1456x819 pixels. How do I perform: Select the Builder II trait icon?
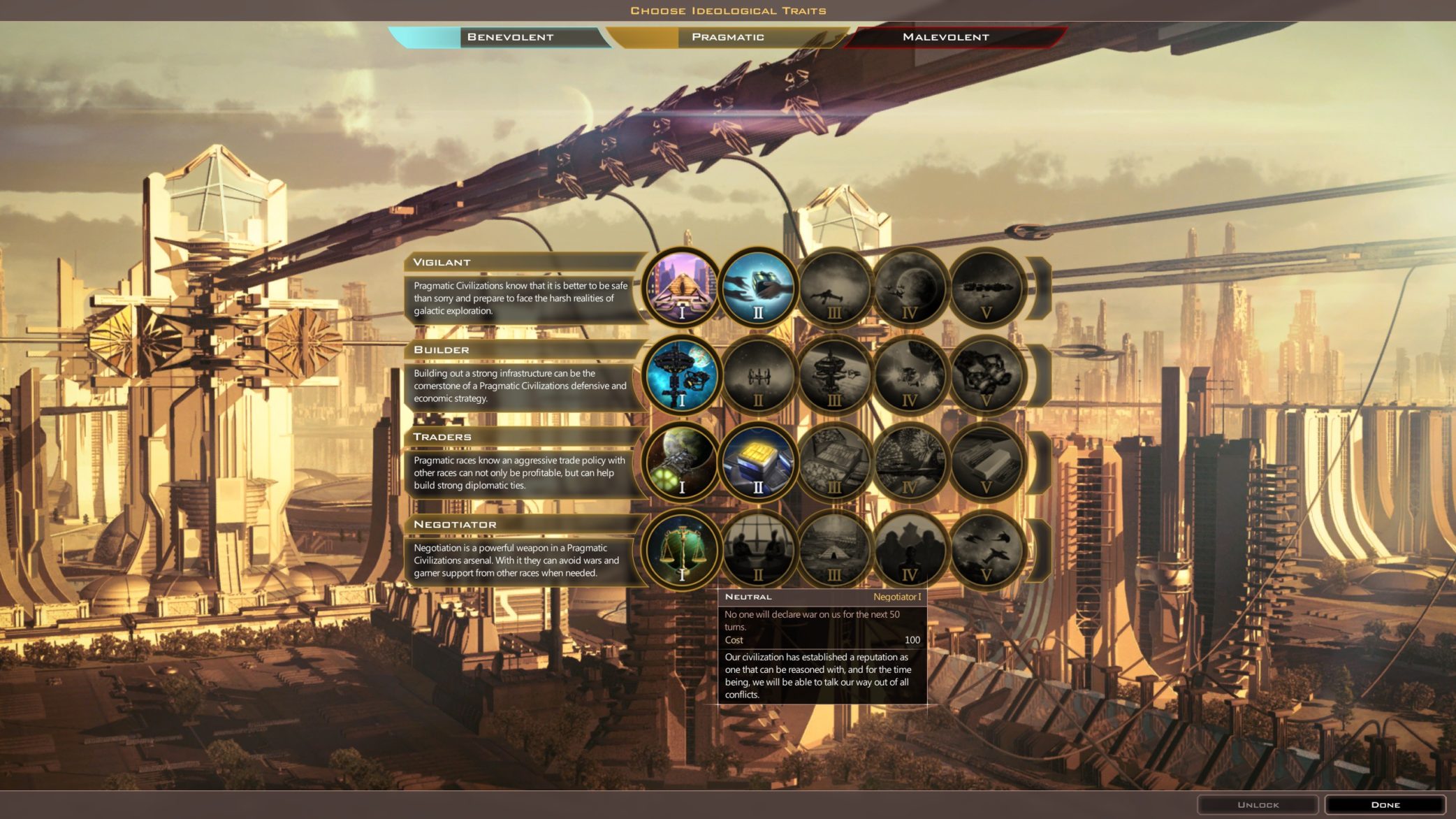click(x=758, y=375)
